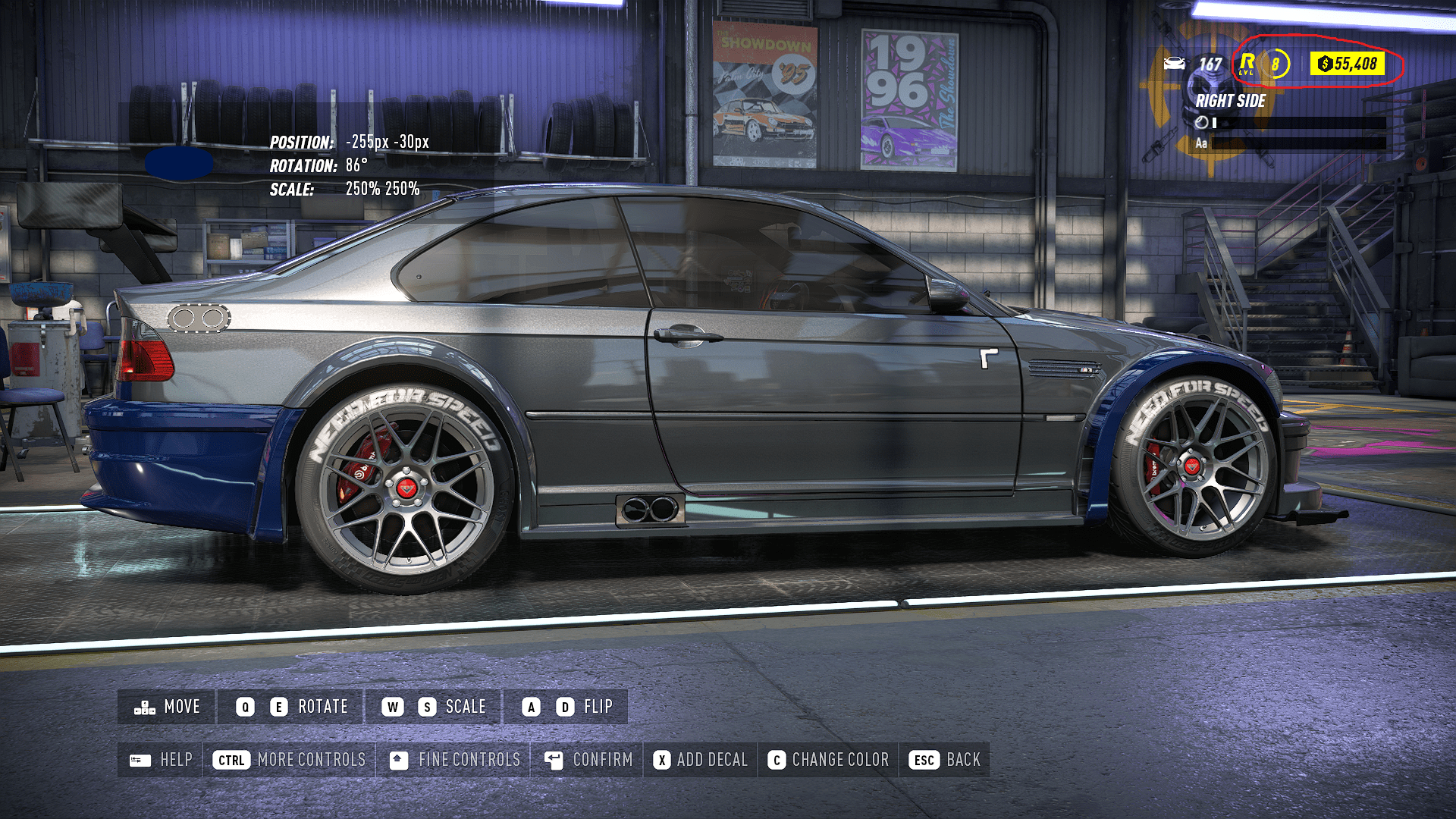This screenshot has height=819, width=1456.
Task: Show More Controls
Action: (x=289, y=760)
